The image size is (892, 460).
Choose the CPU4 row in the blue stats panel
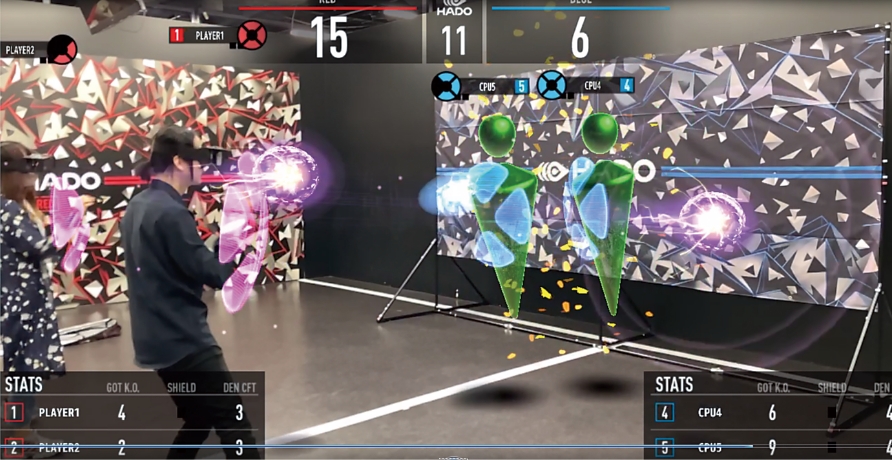click(x=770, y=412)
